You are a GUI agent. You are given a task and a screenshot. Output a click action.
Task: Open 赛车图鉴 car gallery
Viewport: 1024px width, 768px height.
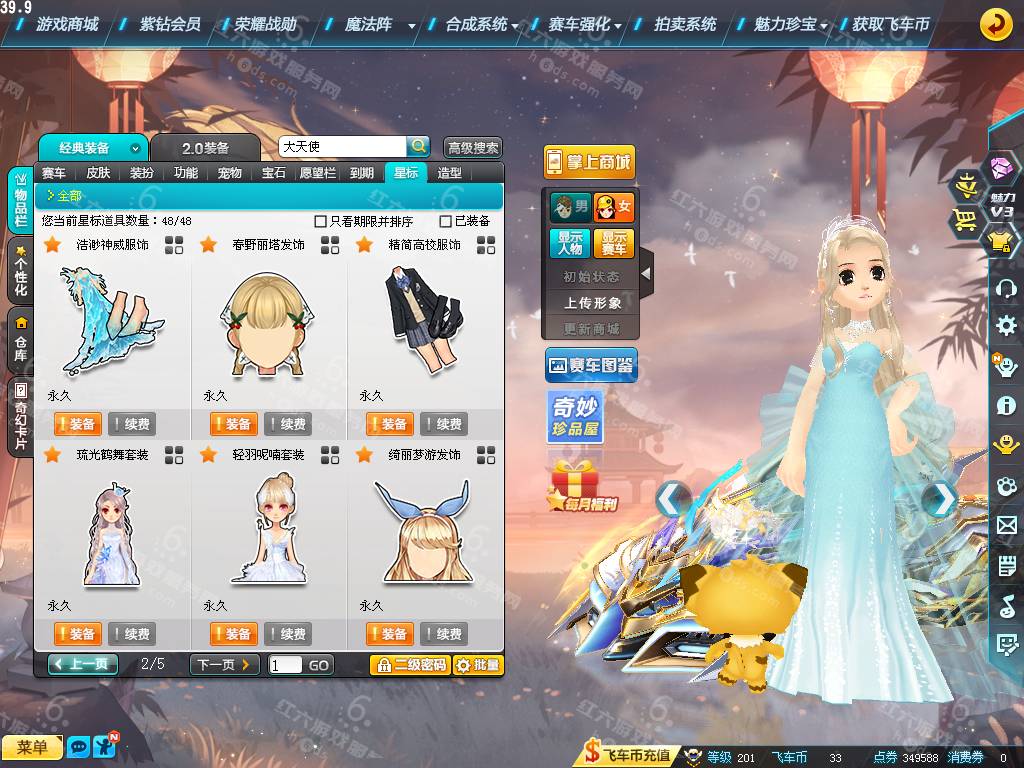pos(591,366)
